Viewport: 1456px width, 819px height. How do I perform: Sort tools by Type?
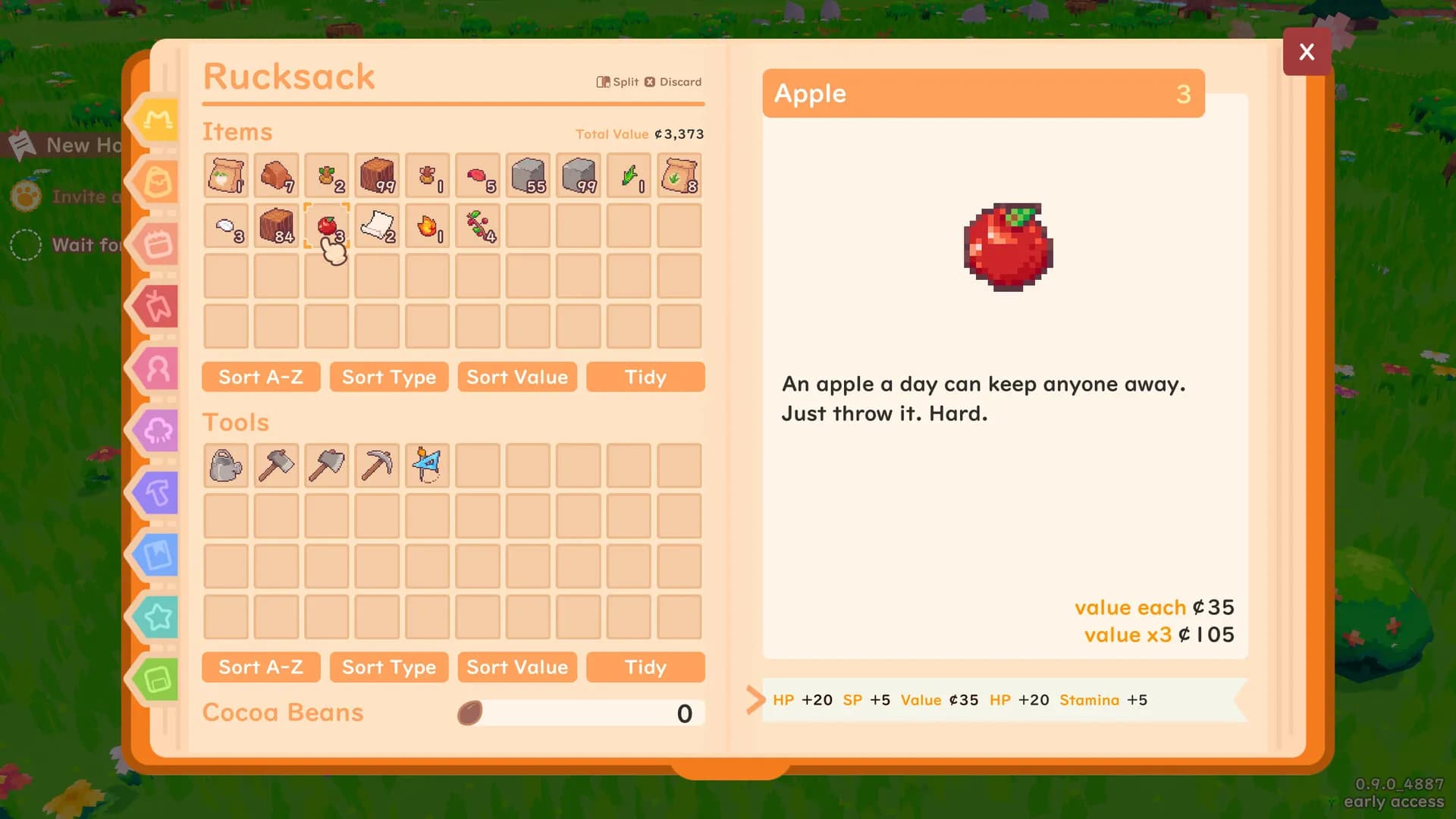[389, 667]
